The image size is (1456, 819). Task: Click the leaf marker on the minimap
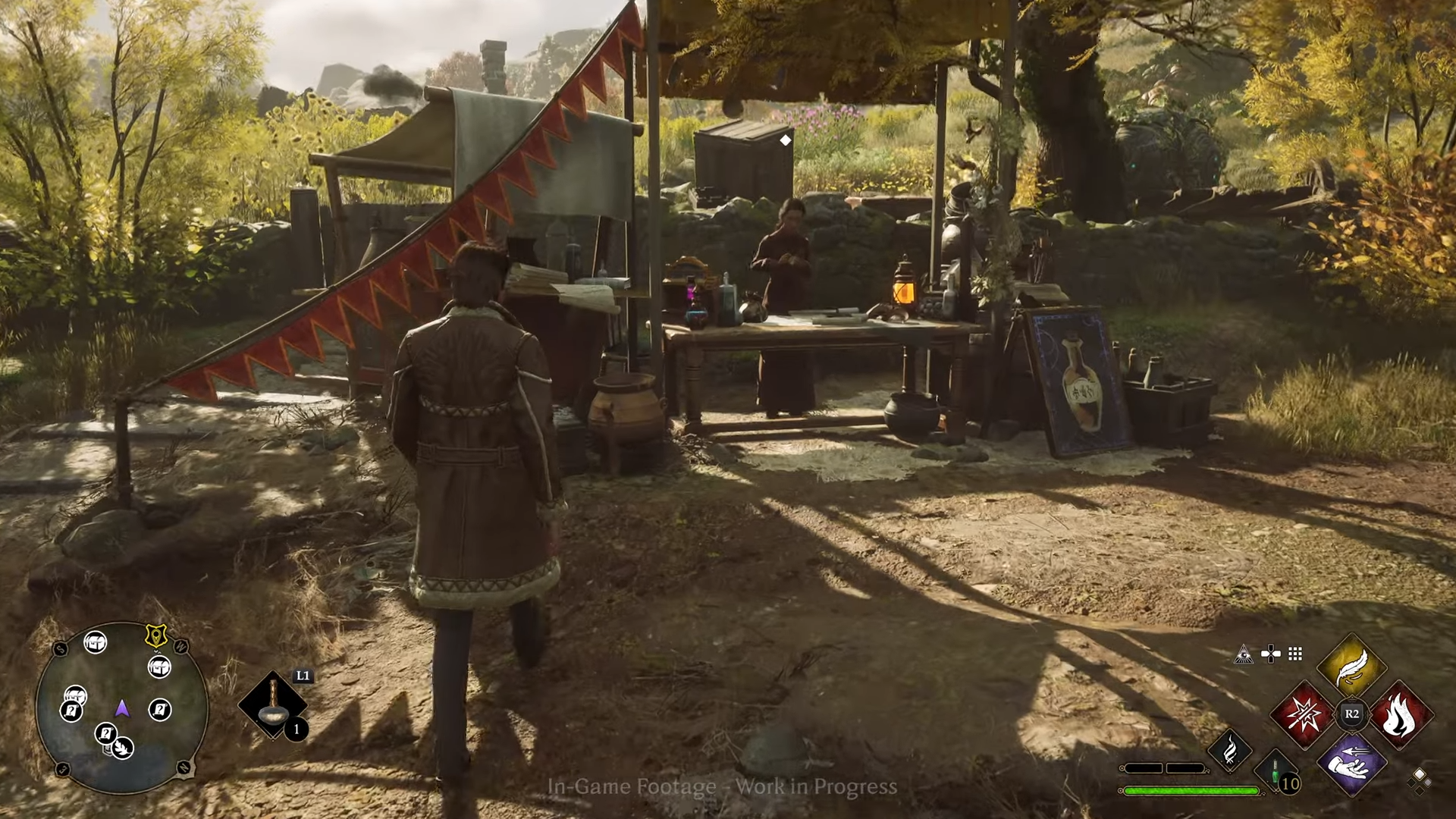(123, 748)
